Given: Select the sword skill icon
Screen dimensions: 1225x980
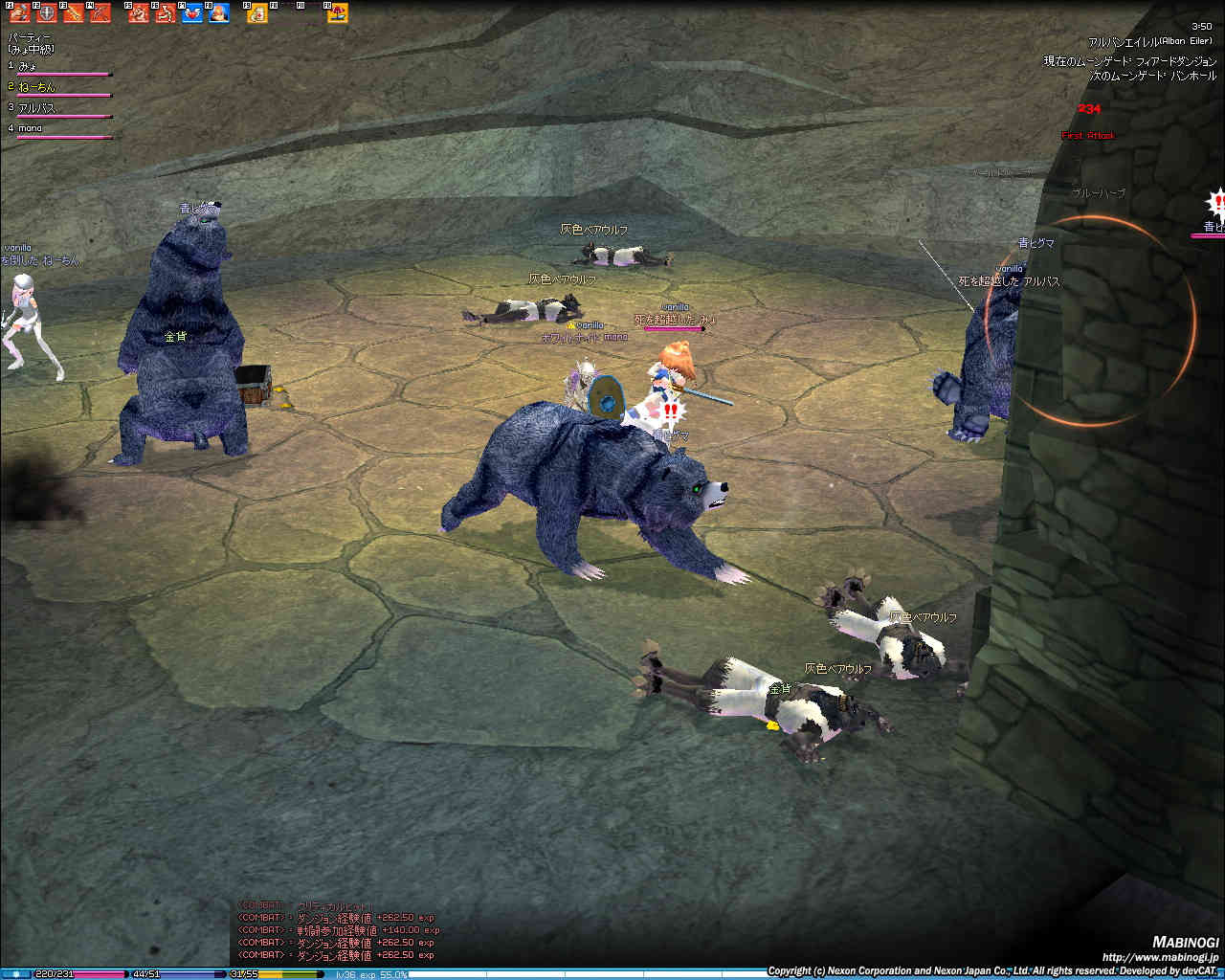Looking at the screenshot, I should (x=73, y=13).
